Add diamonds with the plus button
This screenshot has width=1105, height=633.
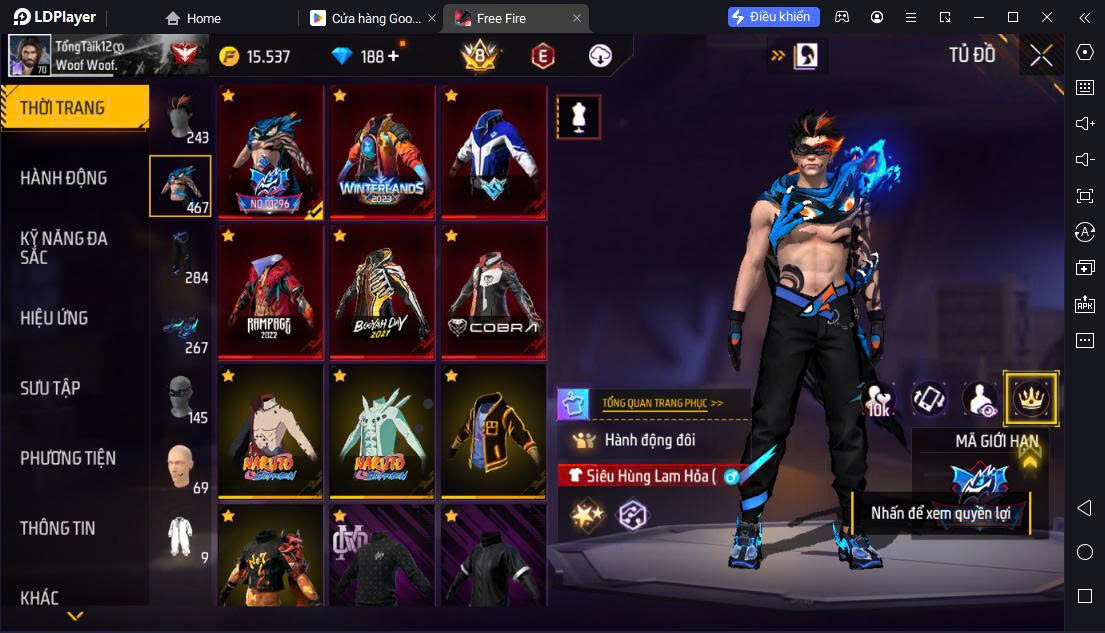(393, 56)
